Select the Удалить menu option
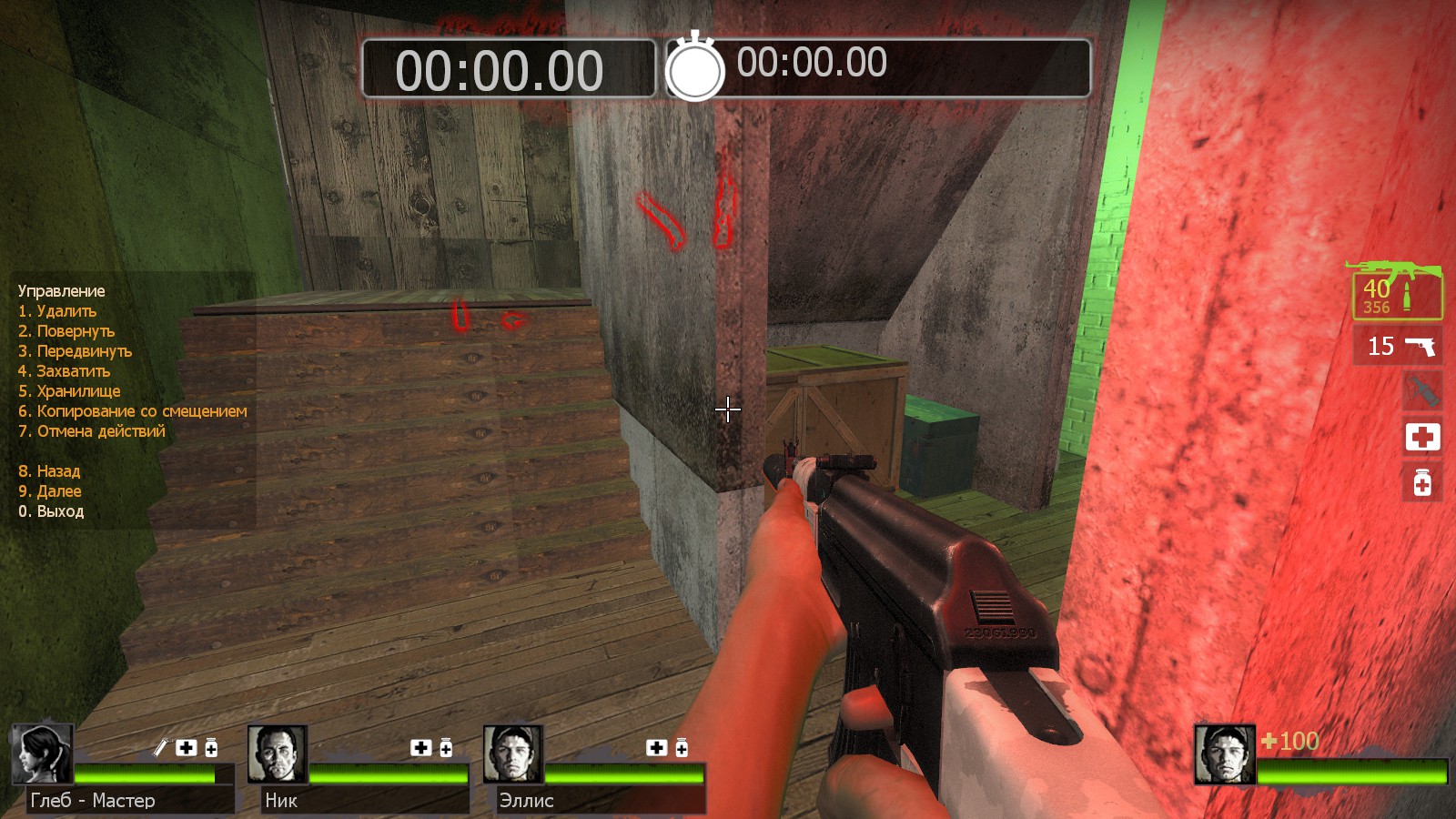Screen dimensions: 1456x819 (x=57, y=311)
